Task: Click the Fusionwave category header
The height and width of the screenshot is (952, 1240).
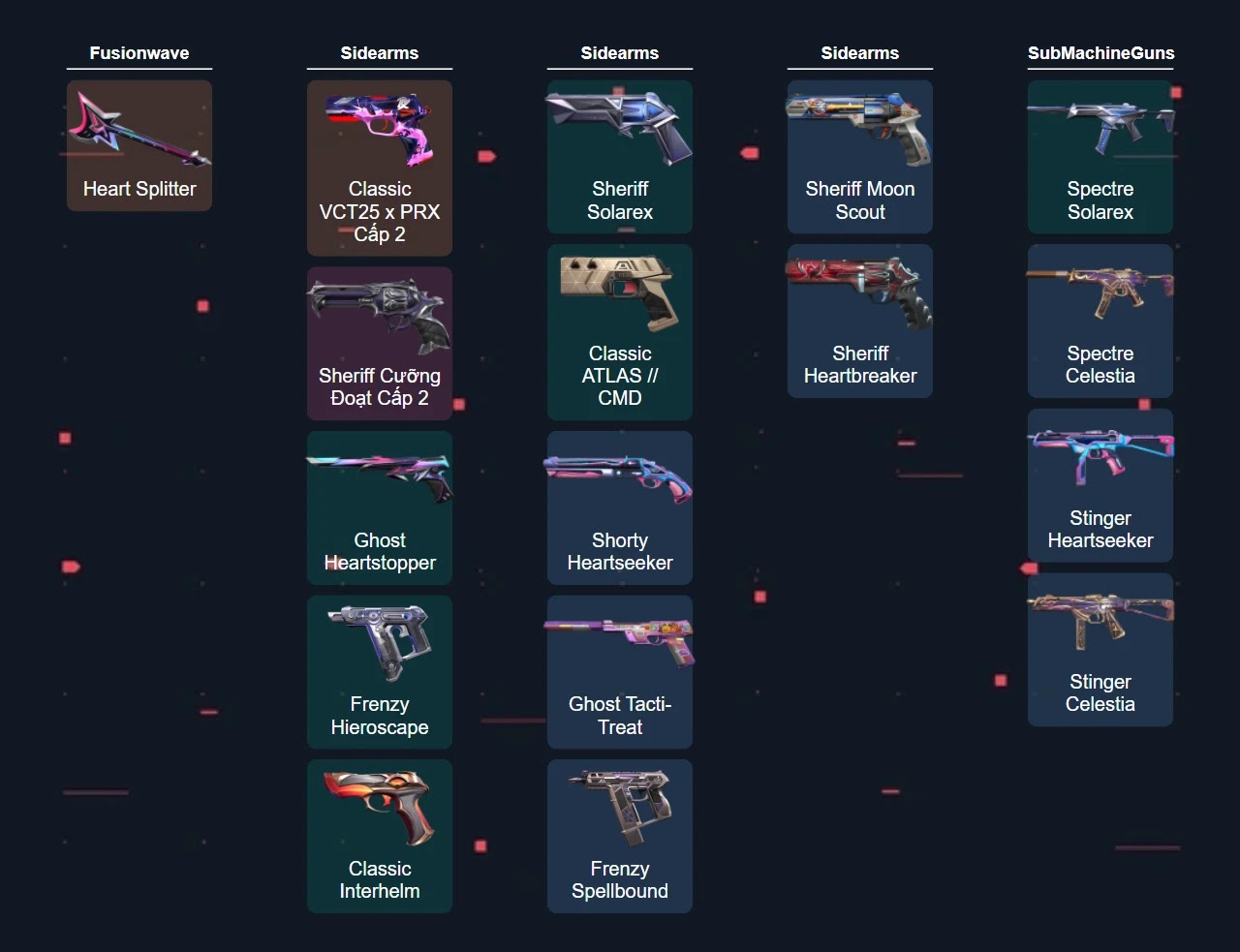Action: pyautogui.click(x=139, y=53)
